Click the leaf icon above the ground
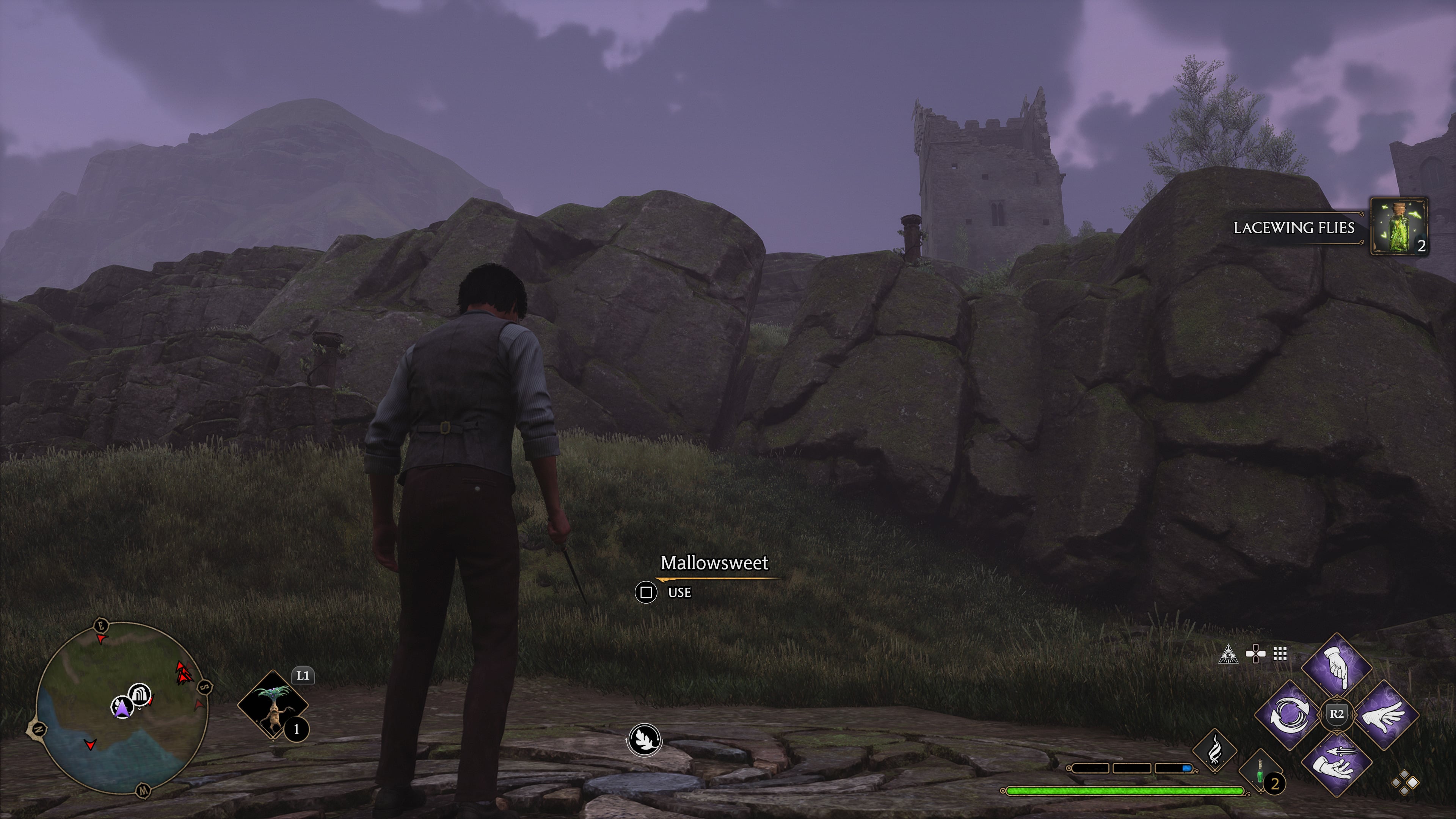 coord(644,739)
